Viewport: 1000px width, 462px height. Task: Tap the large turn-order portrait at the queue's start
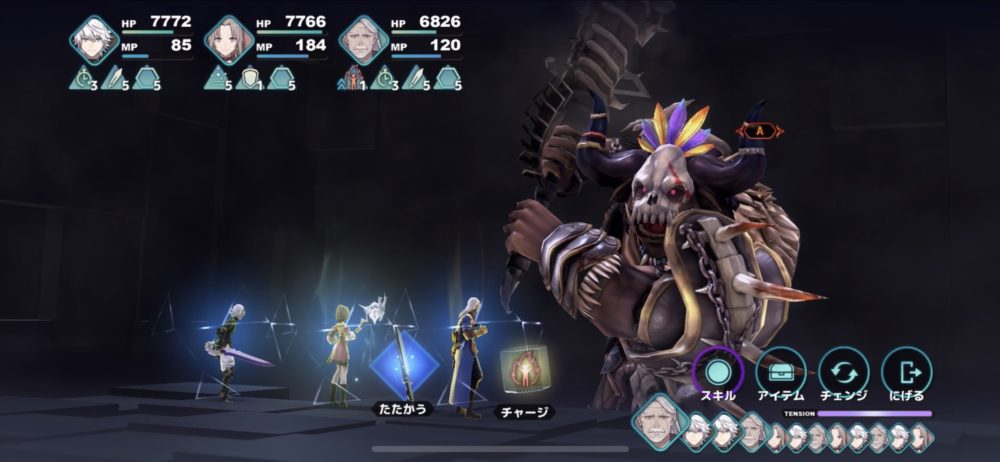(x=658, y=421)
